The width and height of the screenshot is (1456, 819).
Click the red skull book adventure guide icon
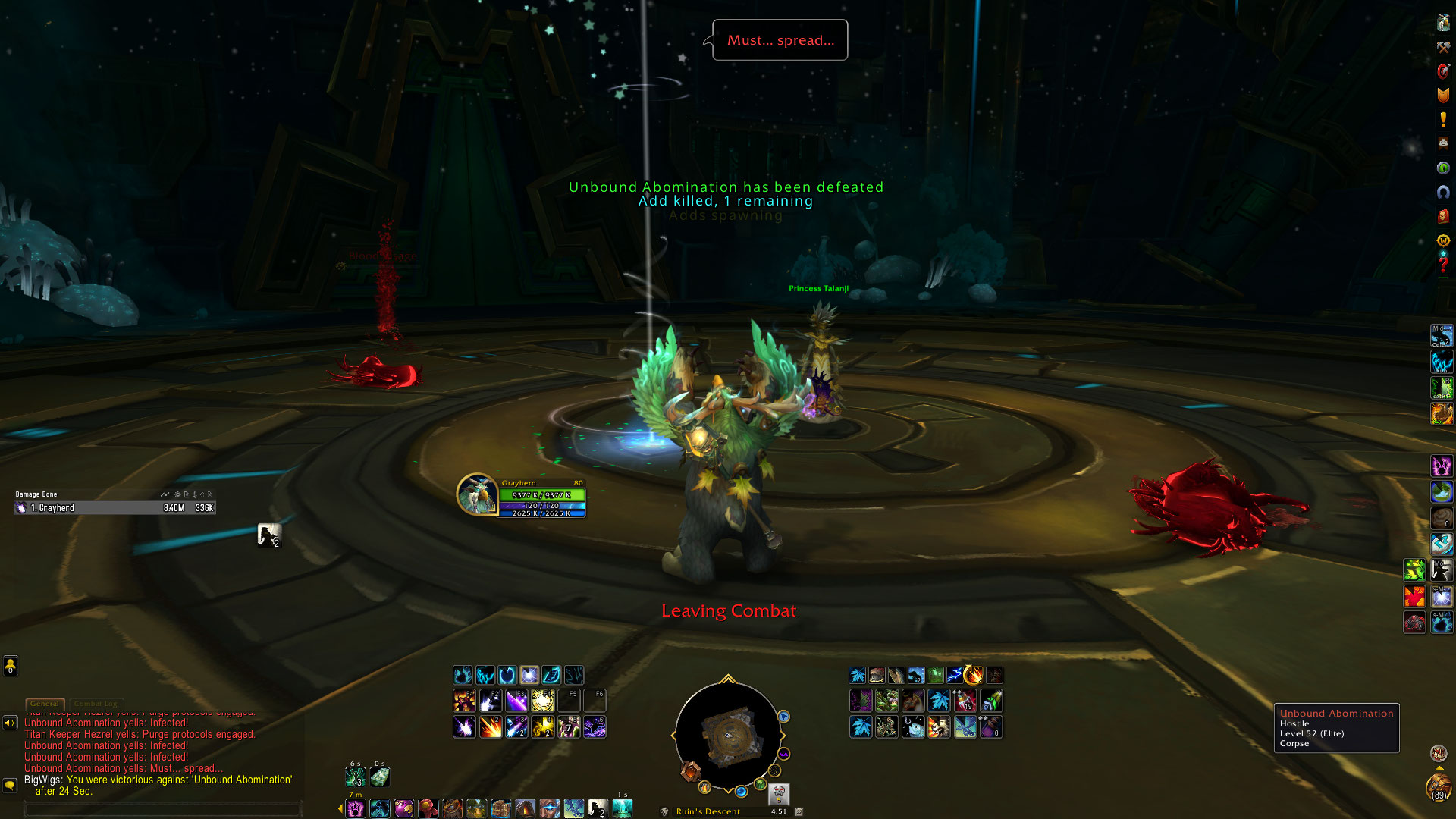(1443, 217)
